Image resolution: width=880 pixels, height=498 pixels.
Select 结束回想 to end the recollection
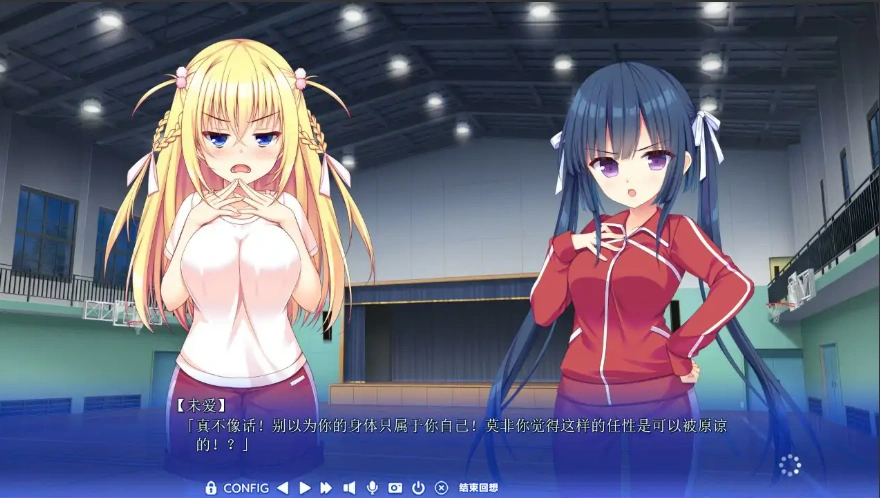tap(478, 488)
